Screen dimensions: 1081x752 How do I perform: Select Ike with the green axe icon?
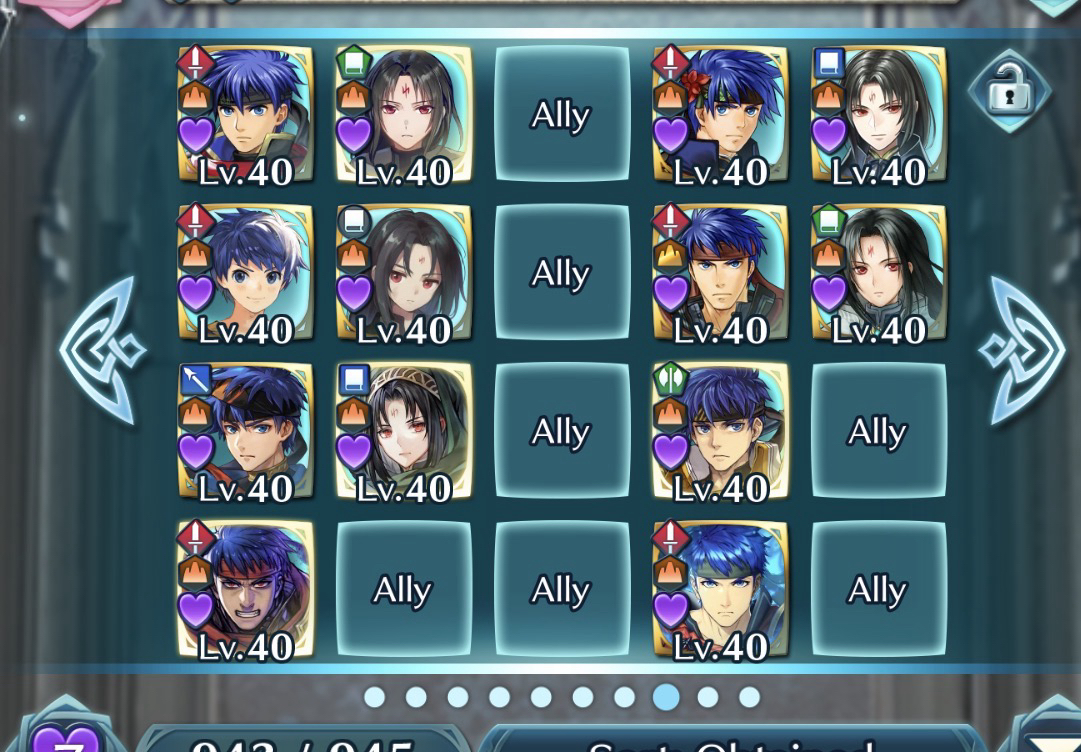(720, 431)
